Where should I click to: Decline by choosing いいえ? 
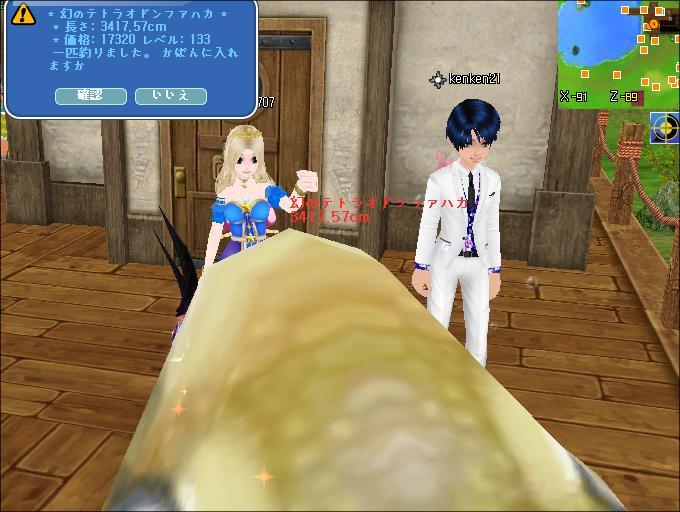[x=170, y=96]
